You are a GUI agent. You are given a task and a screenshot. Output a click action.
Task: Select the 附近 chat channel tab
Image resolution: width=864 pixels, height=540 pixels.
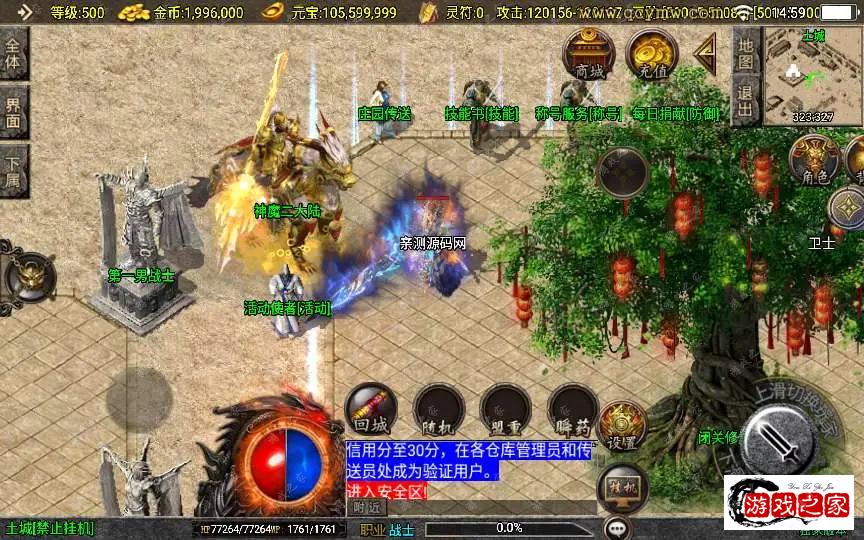(368, 507)
